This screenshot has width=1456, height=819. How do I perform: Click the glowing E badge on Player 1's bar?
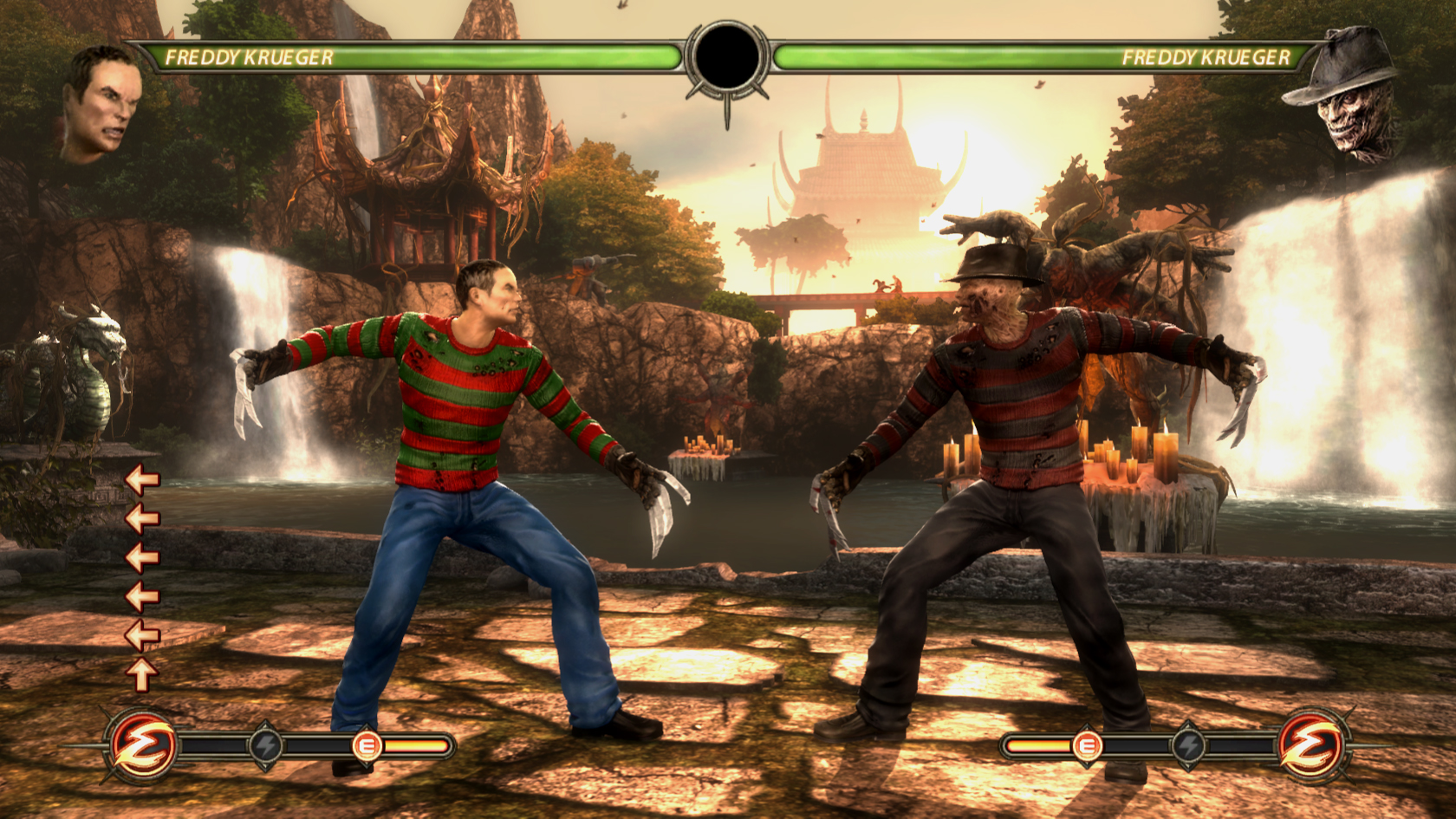point(368,745)
